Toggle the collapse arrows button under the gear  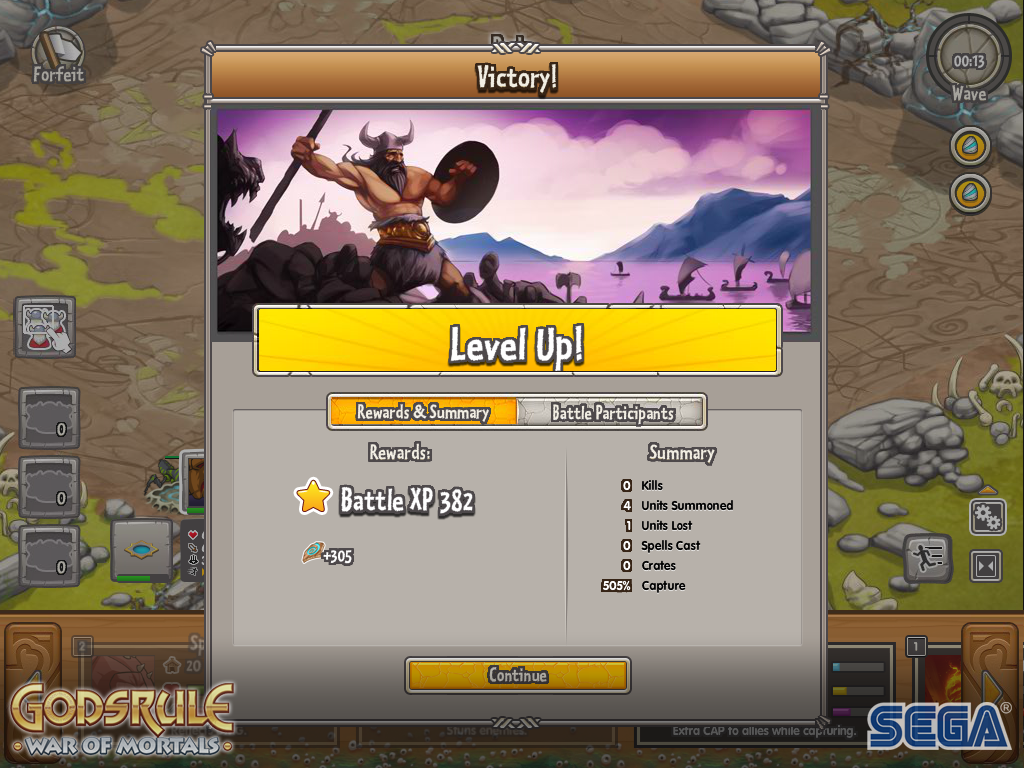pos(987,566)
